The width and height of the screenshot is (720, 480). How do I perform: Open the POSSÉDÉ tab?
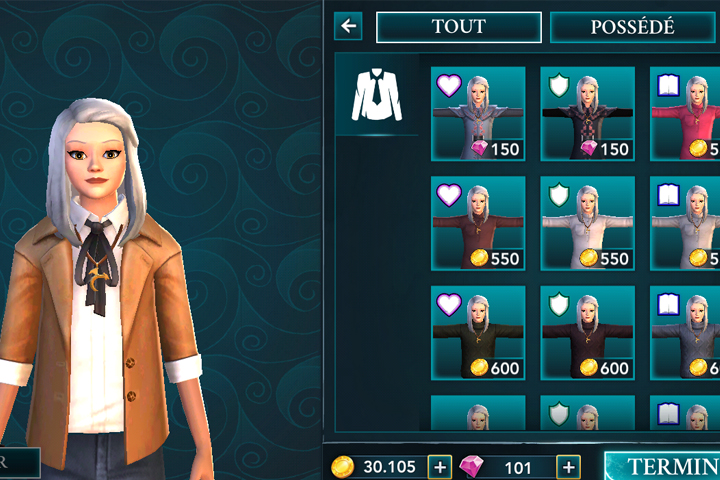[x=634, y=27]
